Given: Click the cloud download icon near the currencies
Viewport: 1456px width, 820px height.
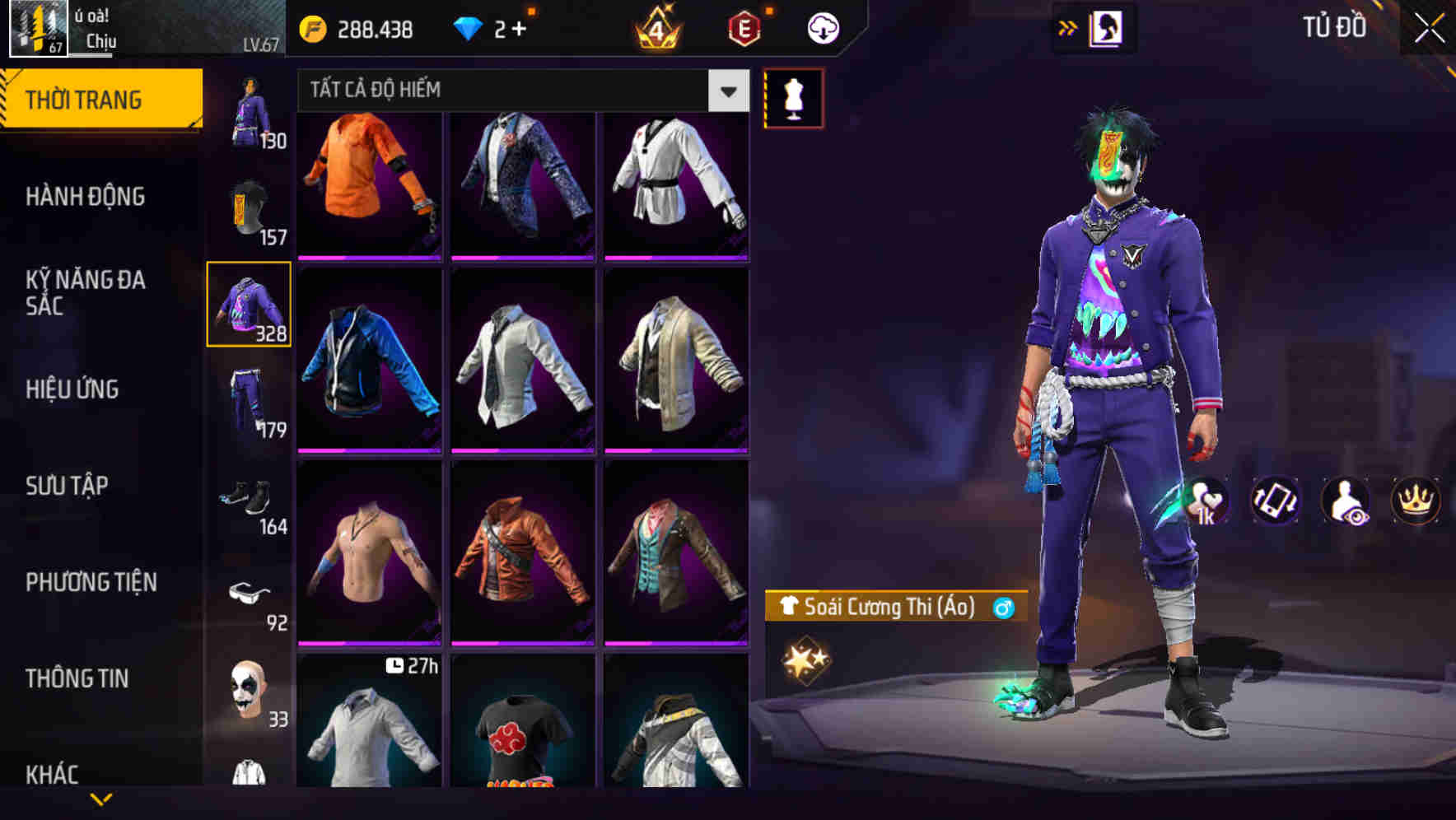Looking at the screenshot, I should [x=824, y=26].
